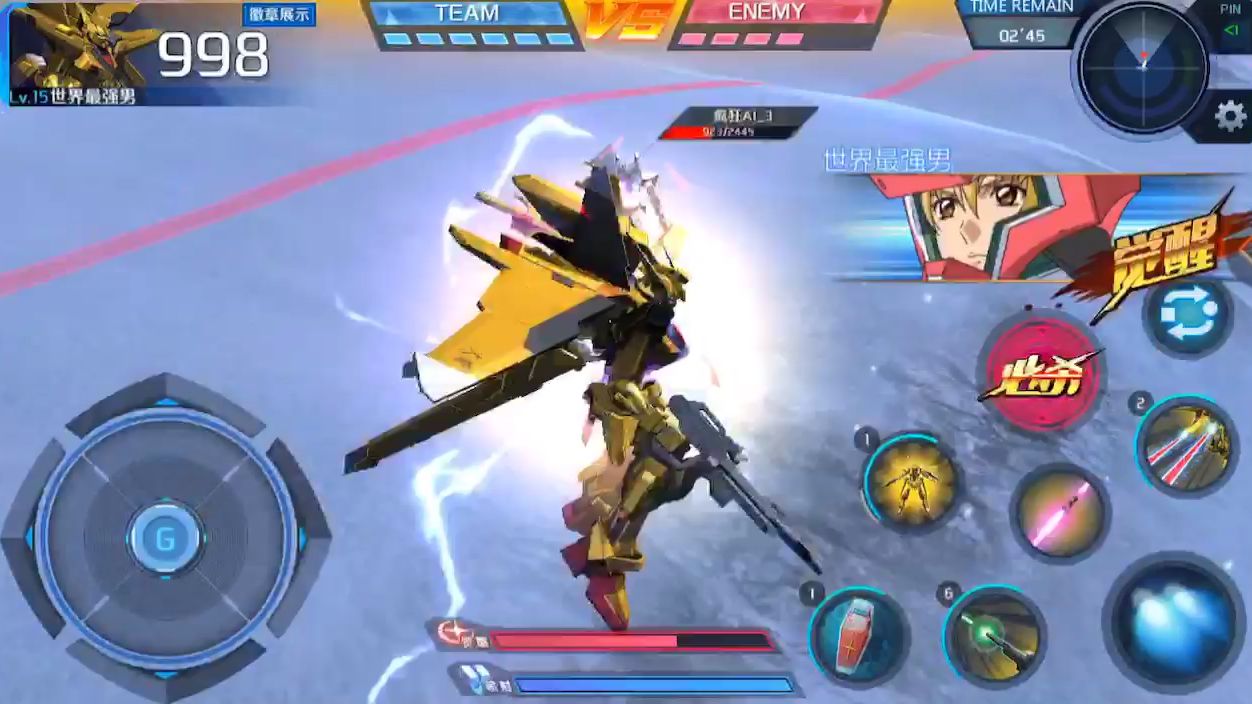Toggle the PIN indicator near radar
Viewport: 1252px width, 704px height.
1230,22
